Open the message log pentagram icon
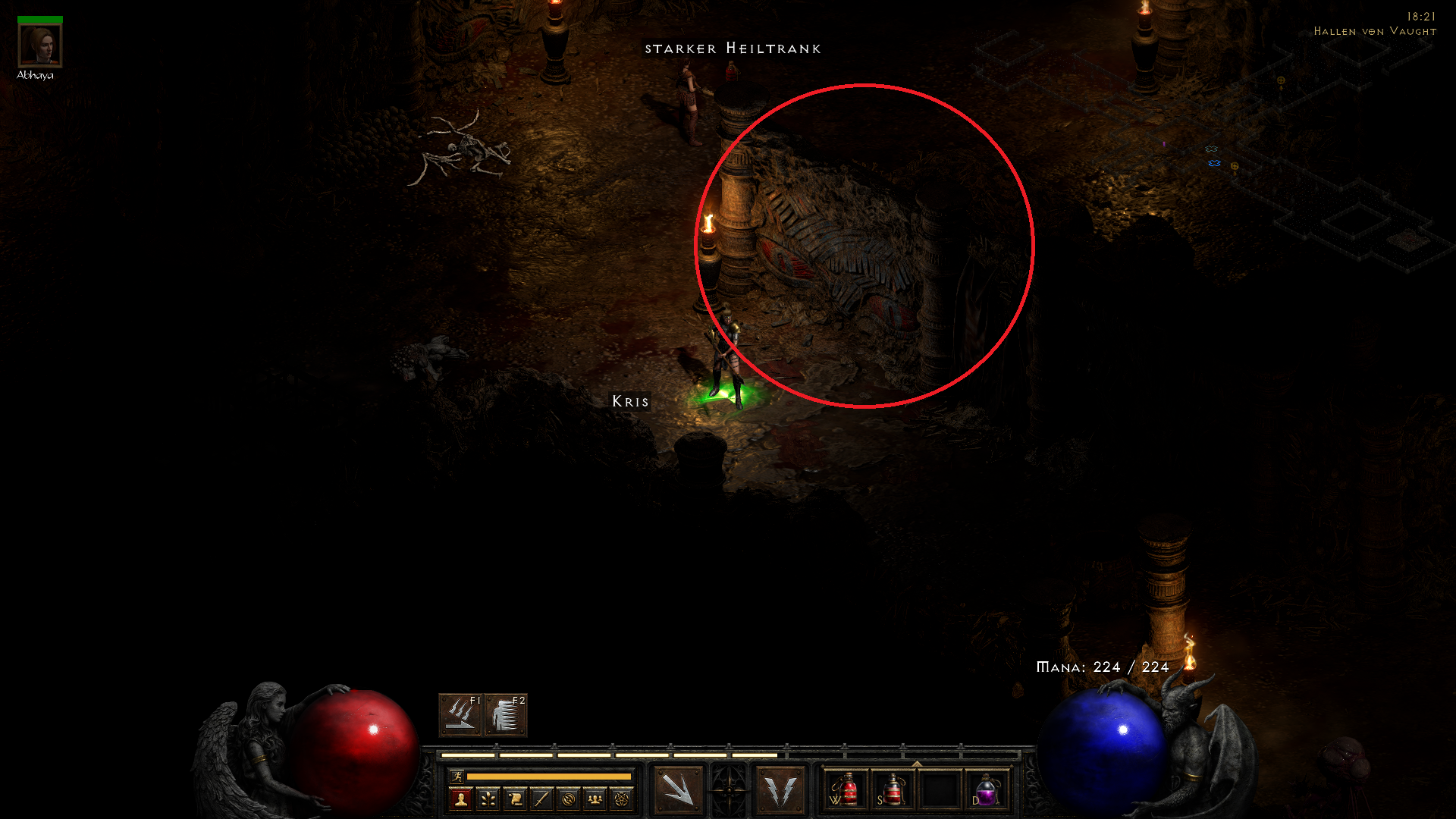Image resolution: width=1456 pixels, height=819 pixels. (x=621, y=798)
